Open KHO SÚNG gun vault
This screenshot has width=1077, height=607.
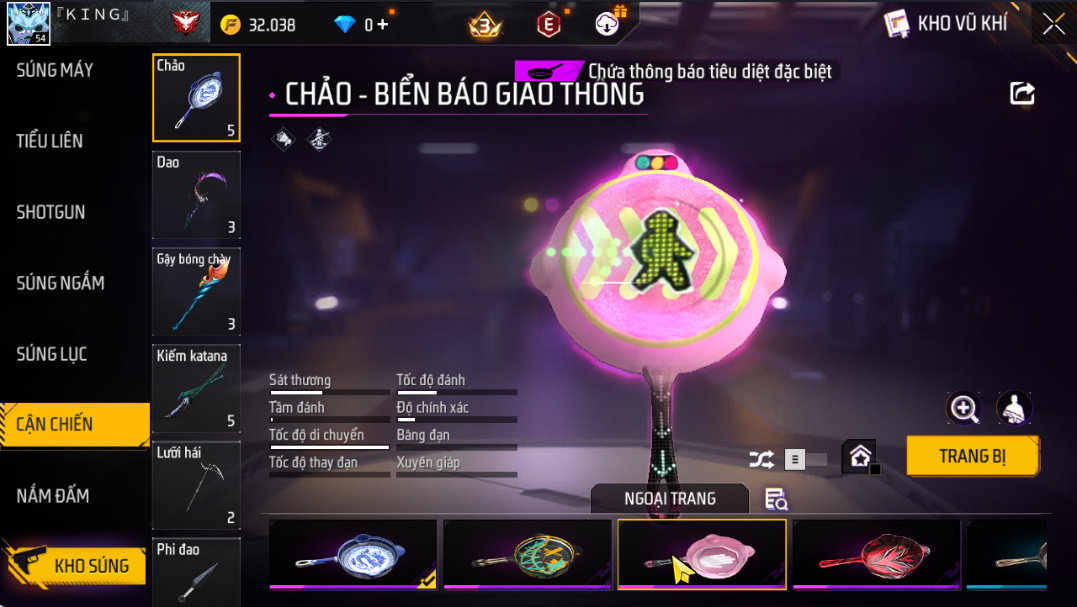(90, 566)
